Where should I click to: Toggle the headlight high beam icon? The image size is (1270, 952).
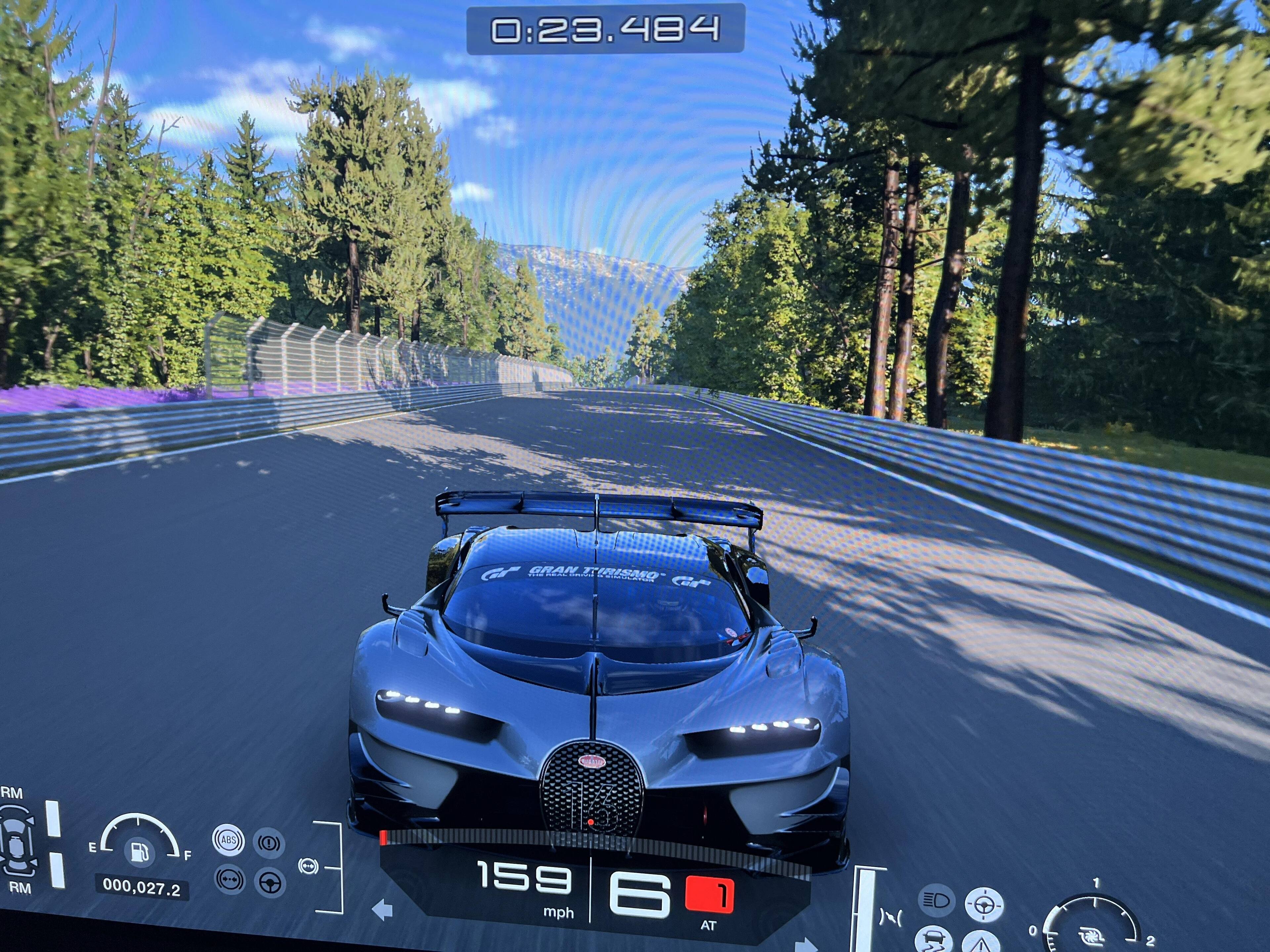coord(936,901)
